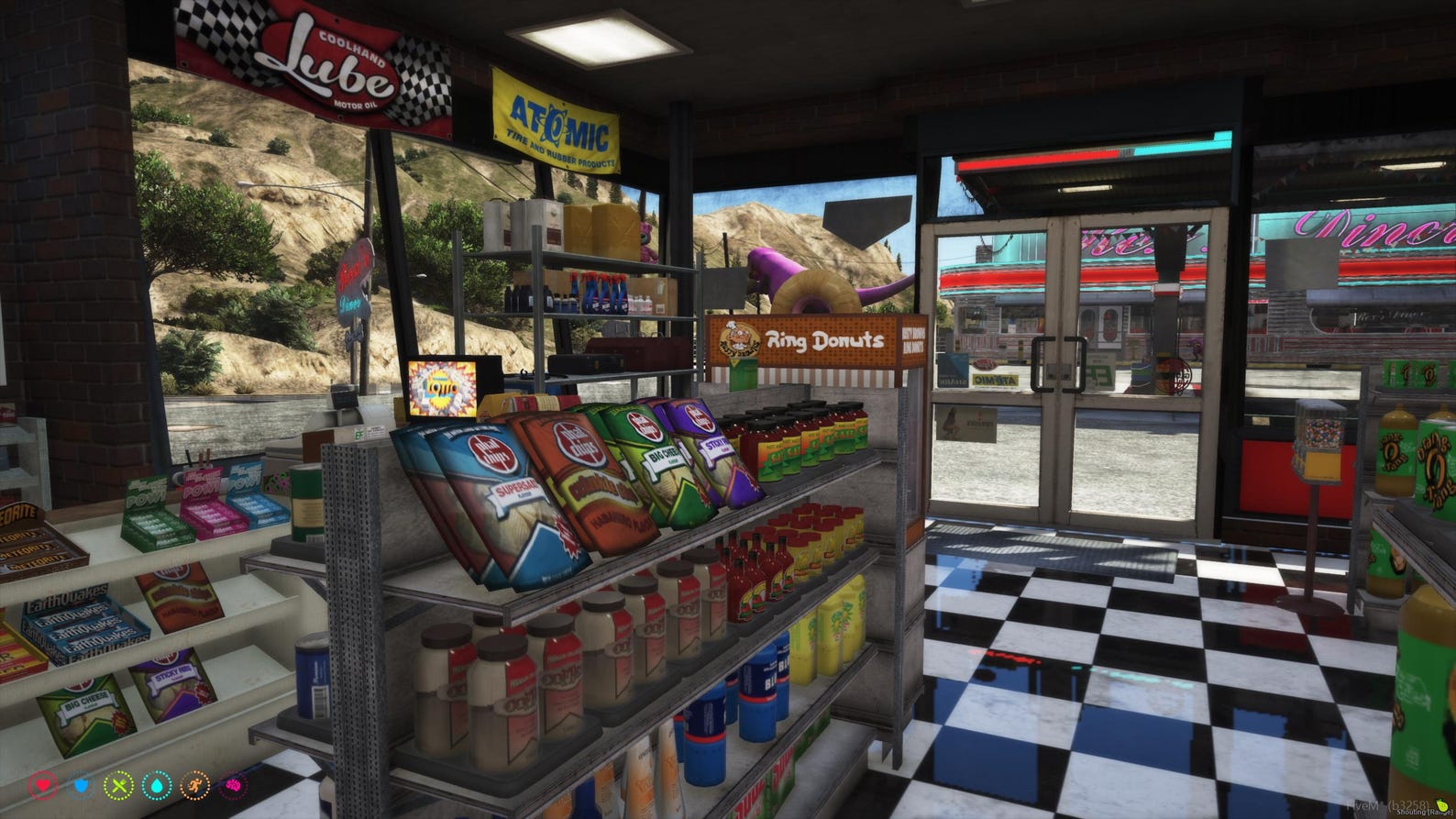Click the green utensils hunger HUD icon
This screenshot has width=1456, height=819.
tap(120, 784)
